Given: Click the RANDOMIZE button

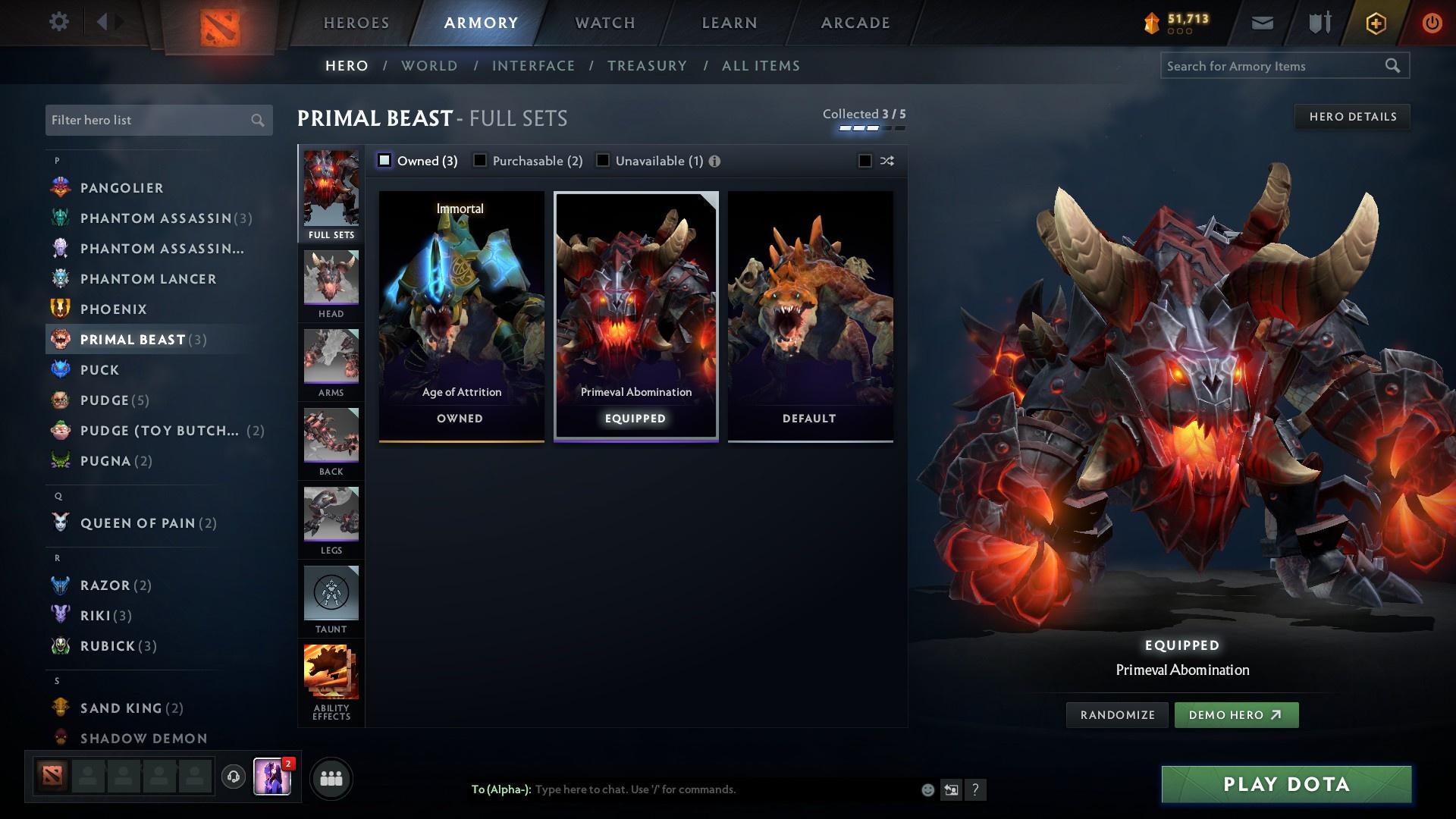Looking at the screenshot, I should pos(1116,714).
